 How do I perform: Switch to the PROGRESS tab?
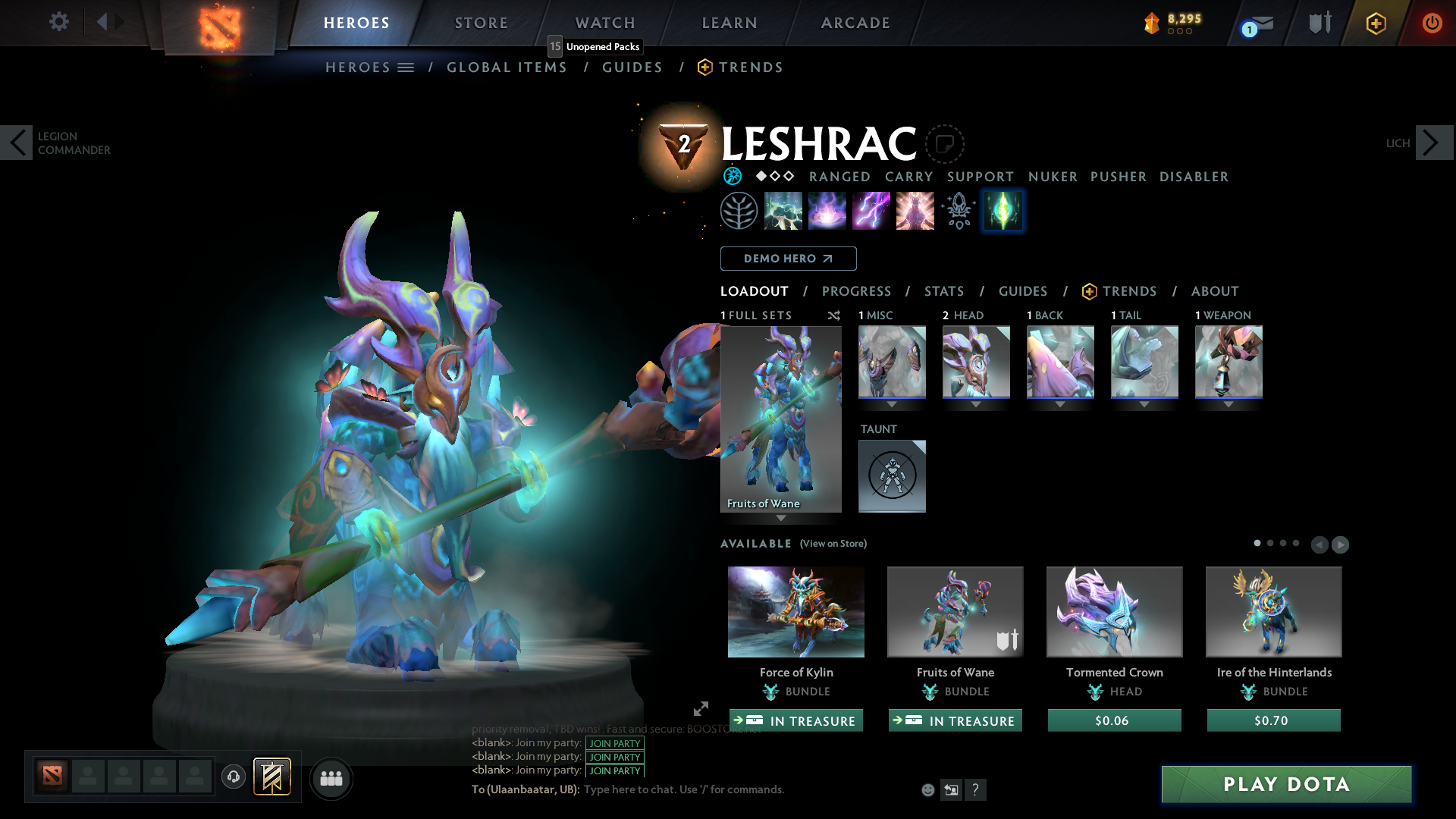(857, 291)
